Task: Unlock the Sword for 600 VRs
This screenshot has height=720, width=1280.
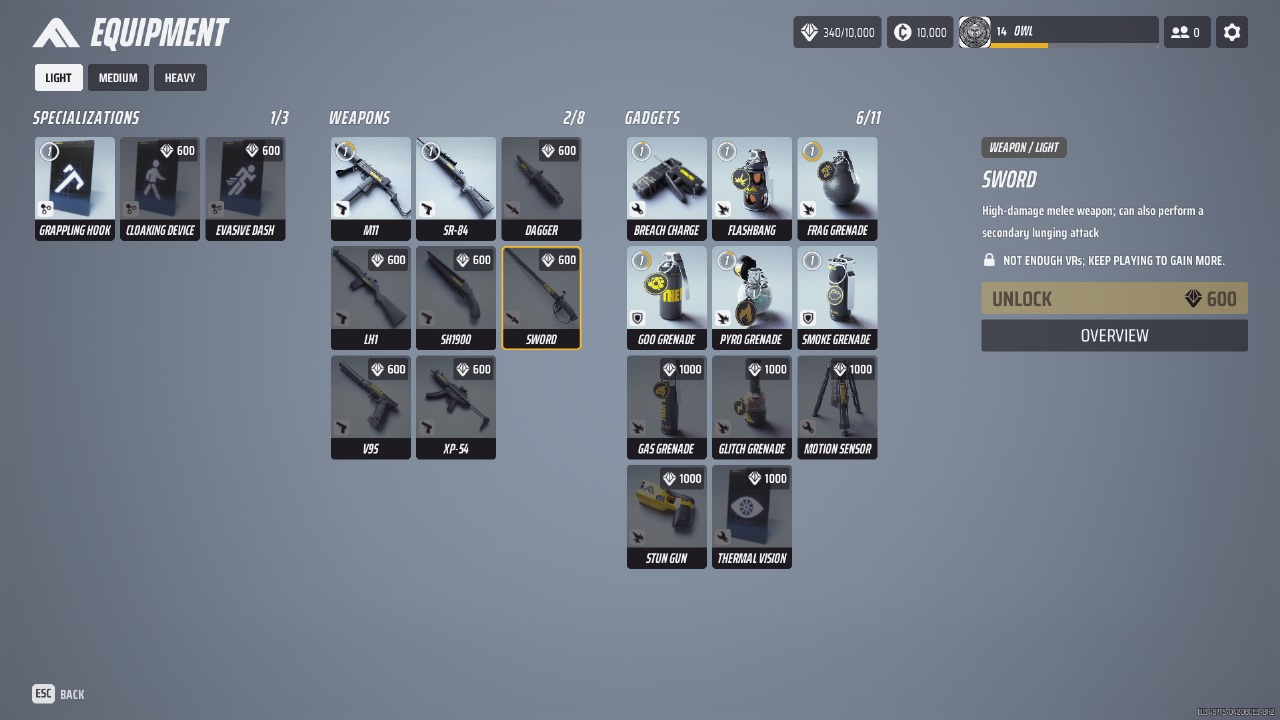Action: tap(1114, 299)
